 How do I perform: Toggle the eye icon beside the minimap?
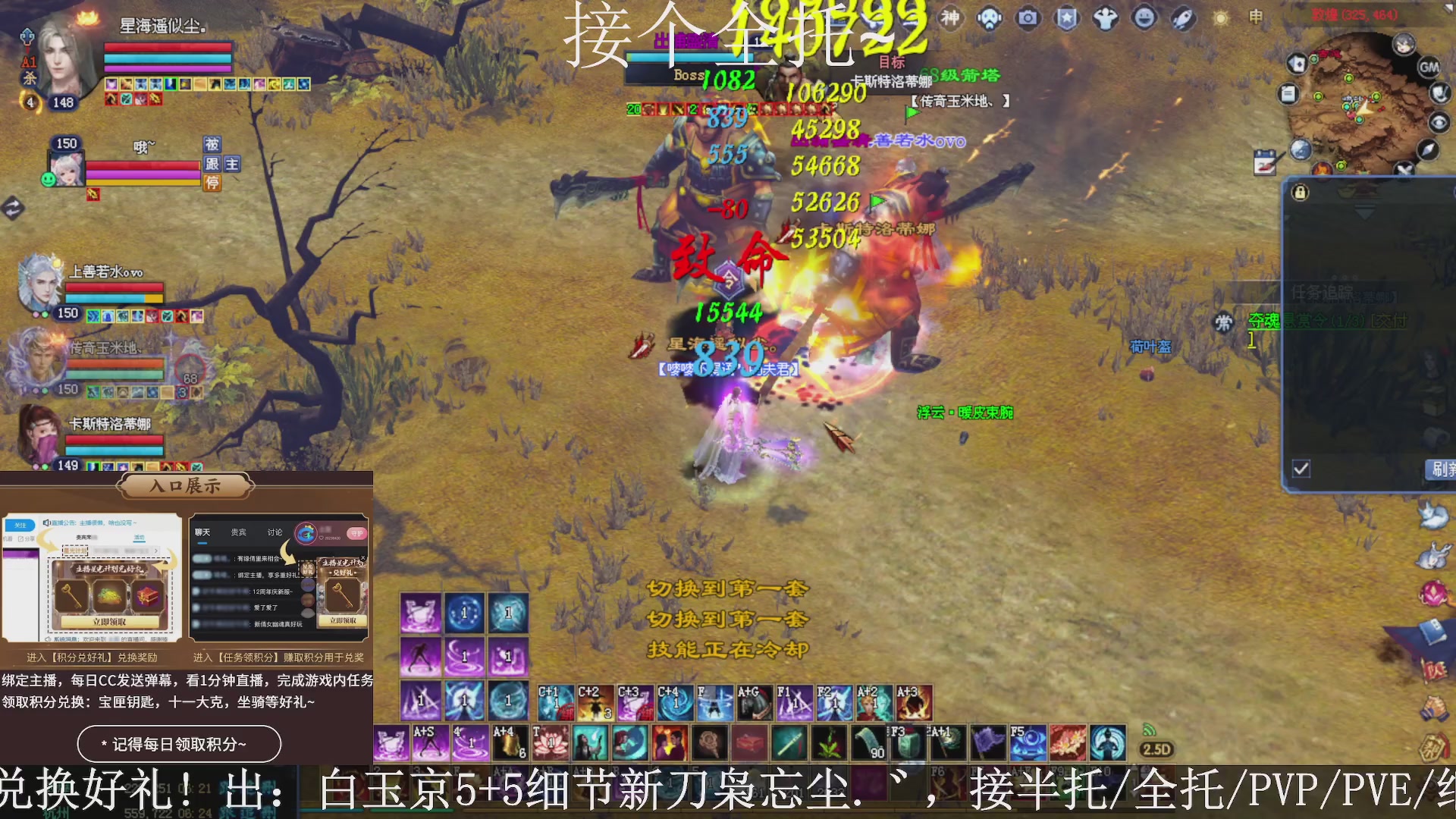[x=1439, y=122]
